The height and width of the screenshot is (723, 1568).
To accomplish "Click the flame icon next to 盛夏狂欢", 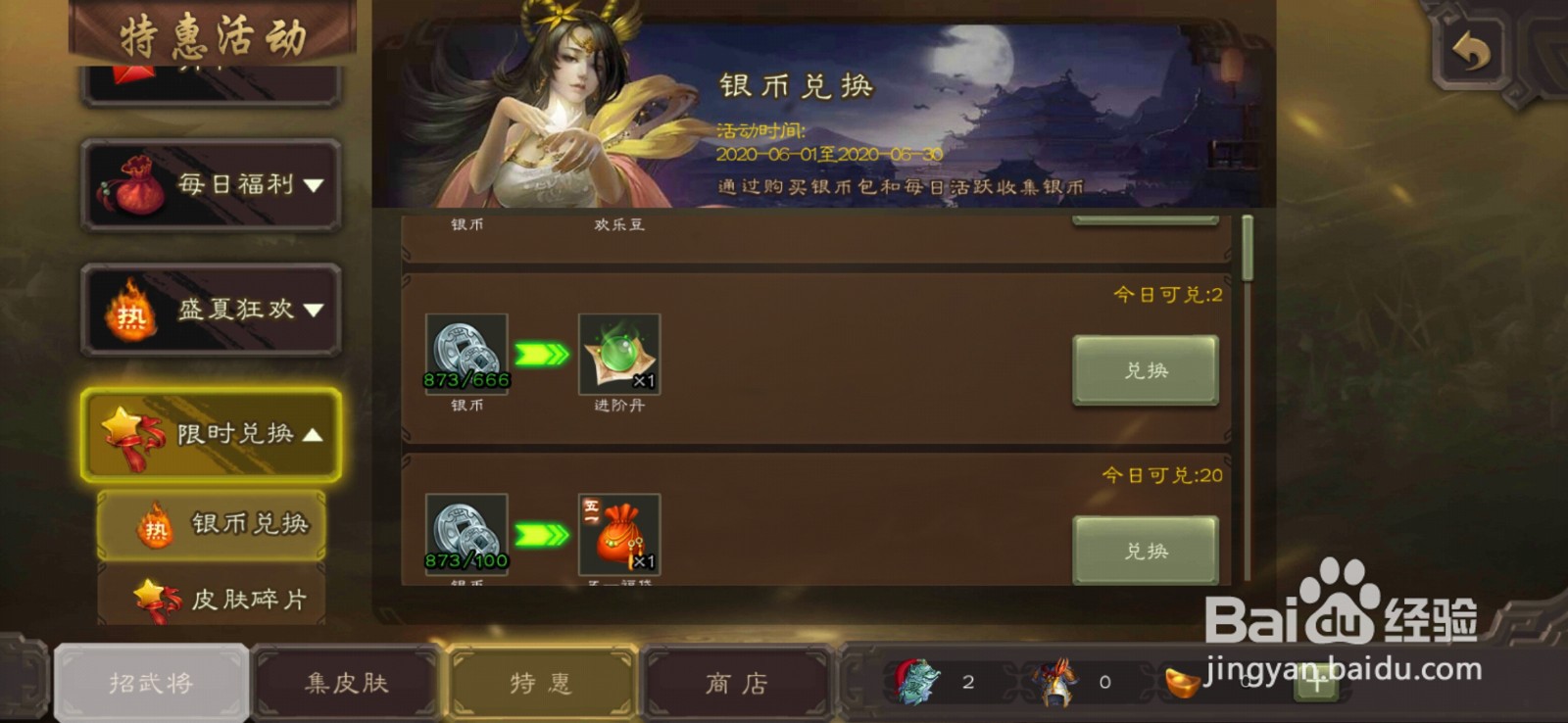I will click(130, 309).
